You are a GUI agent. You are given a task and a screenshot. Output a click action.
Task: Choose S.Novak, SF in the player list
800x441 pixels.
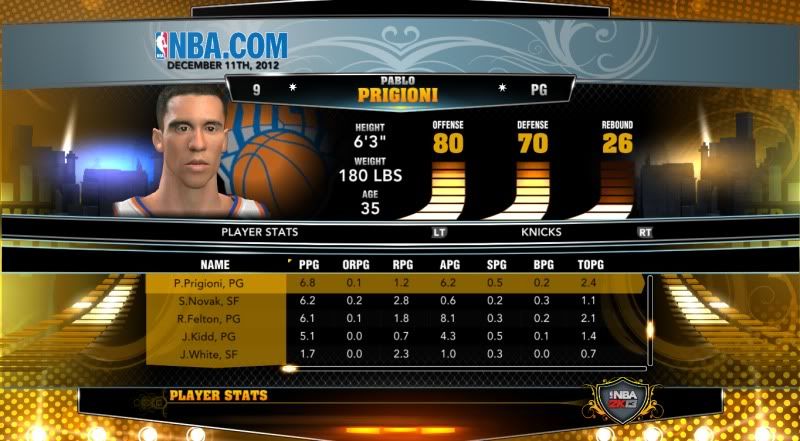[208, 301]
